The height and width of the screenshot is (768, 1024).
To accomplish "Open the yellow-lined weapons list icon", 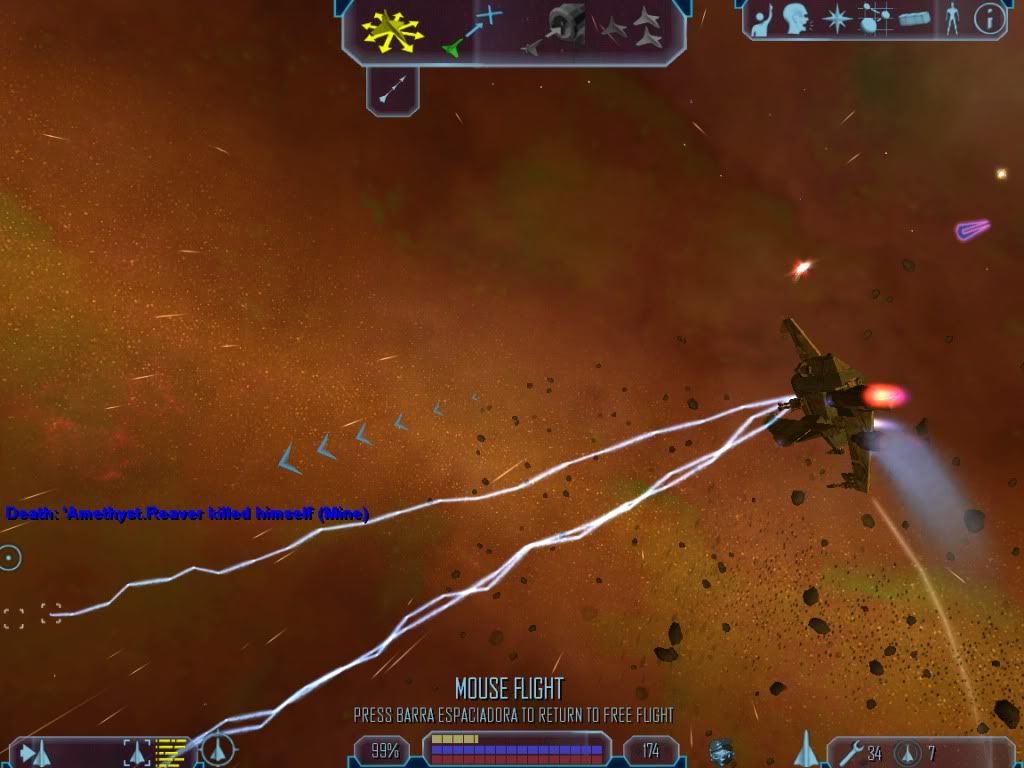I will 172,752.
